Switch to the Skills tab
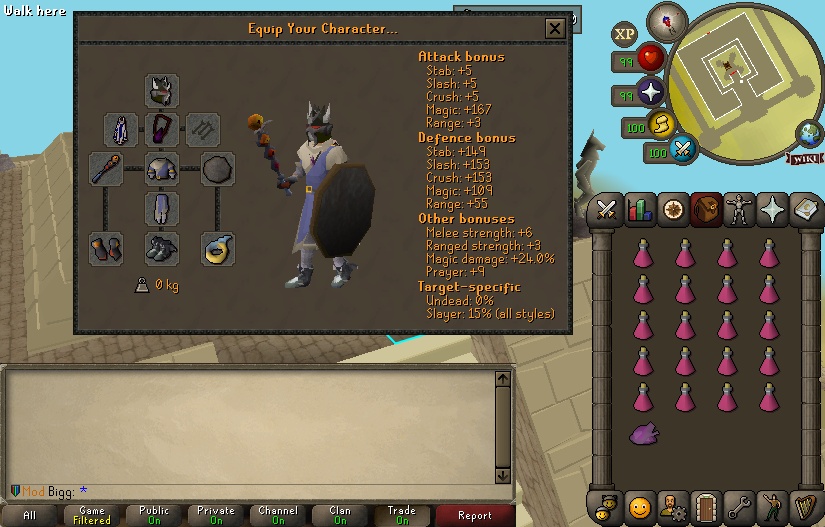The image size is (825, 527). point(640,210)
